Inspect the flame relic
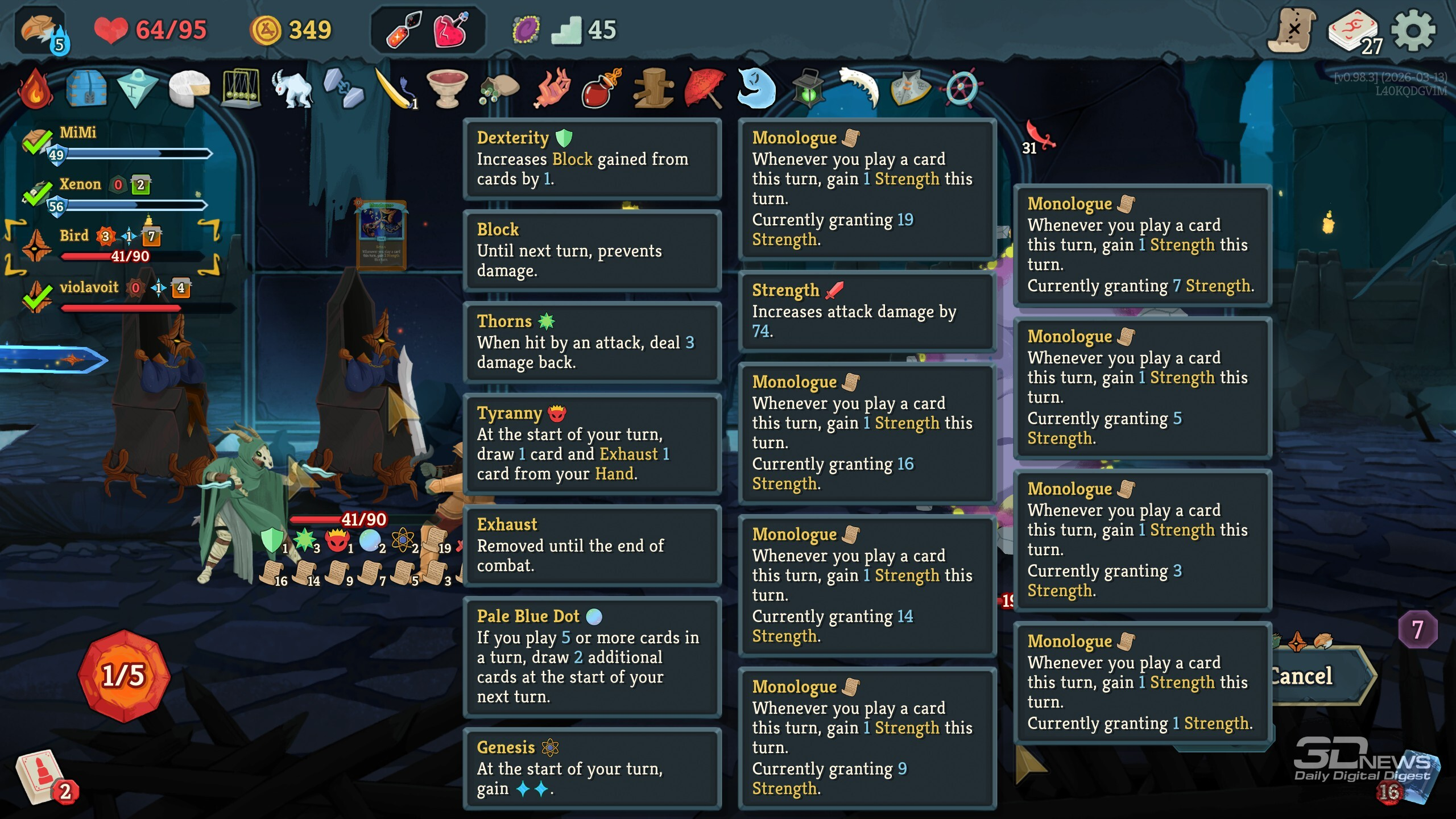The image size is (1456, 819). pyautogui.click(x=35, y=89)
